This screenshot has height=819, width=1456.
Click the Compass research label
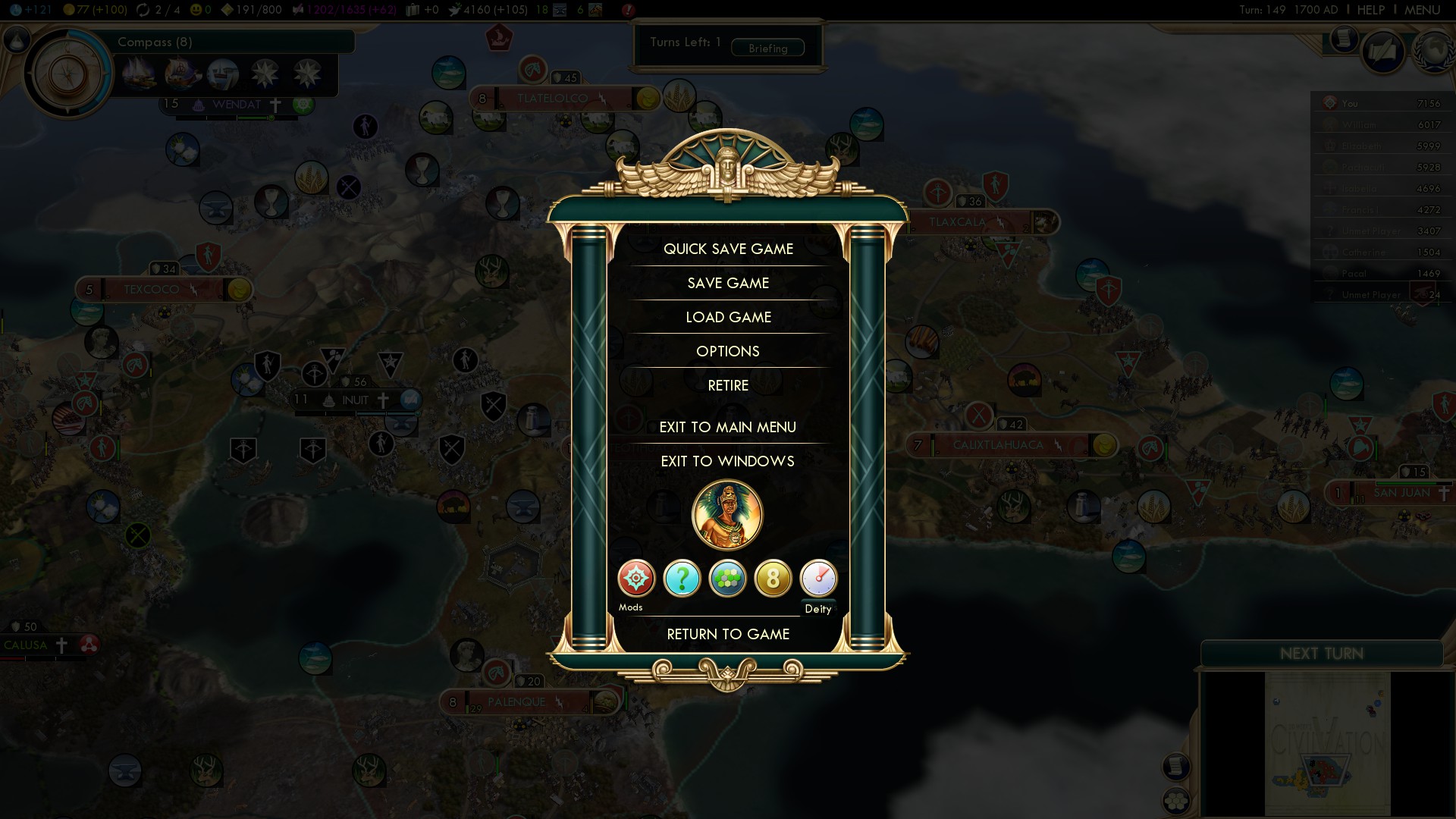pos(155,42)
